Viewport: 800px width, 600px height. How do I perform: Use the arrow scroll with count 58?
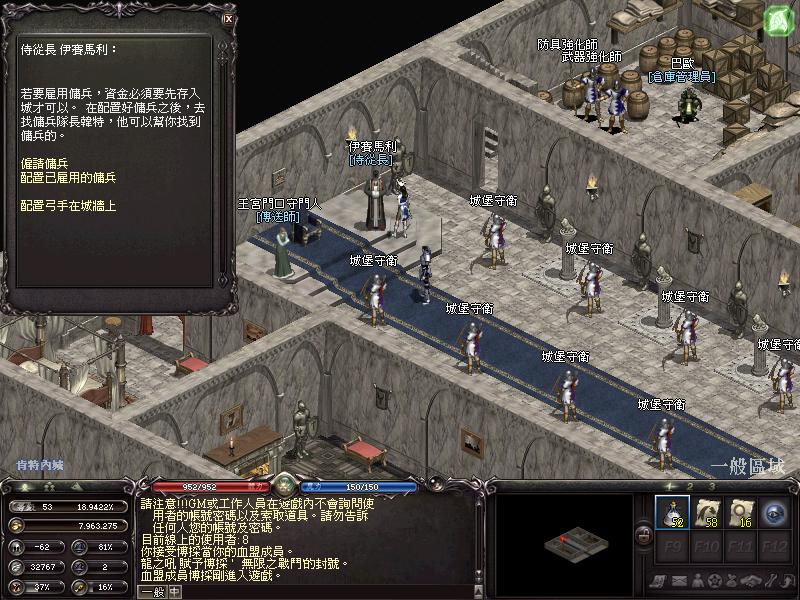pos(706,513)
